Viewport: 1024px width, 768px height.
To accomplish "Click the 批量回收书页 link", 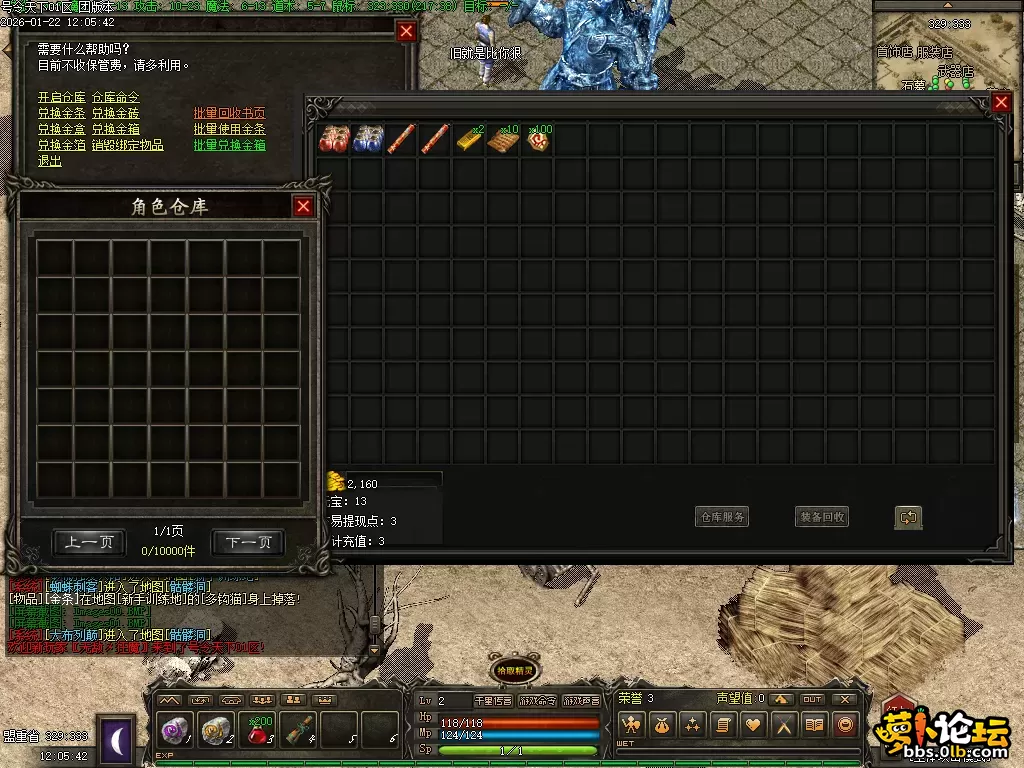I will 229,113.
